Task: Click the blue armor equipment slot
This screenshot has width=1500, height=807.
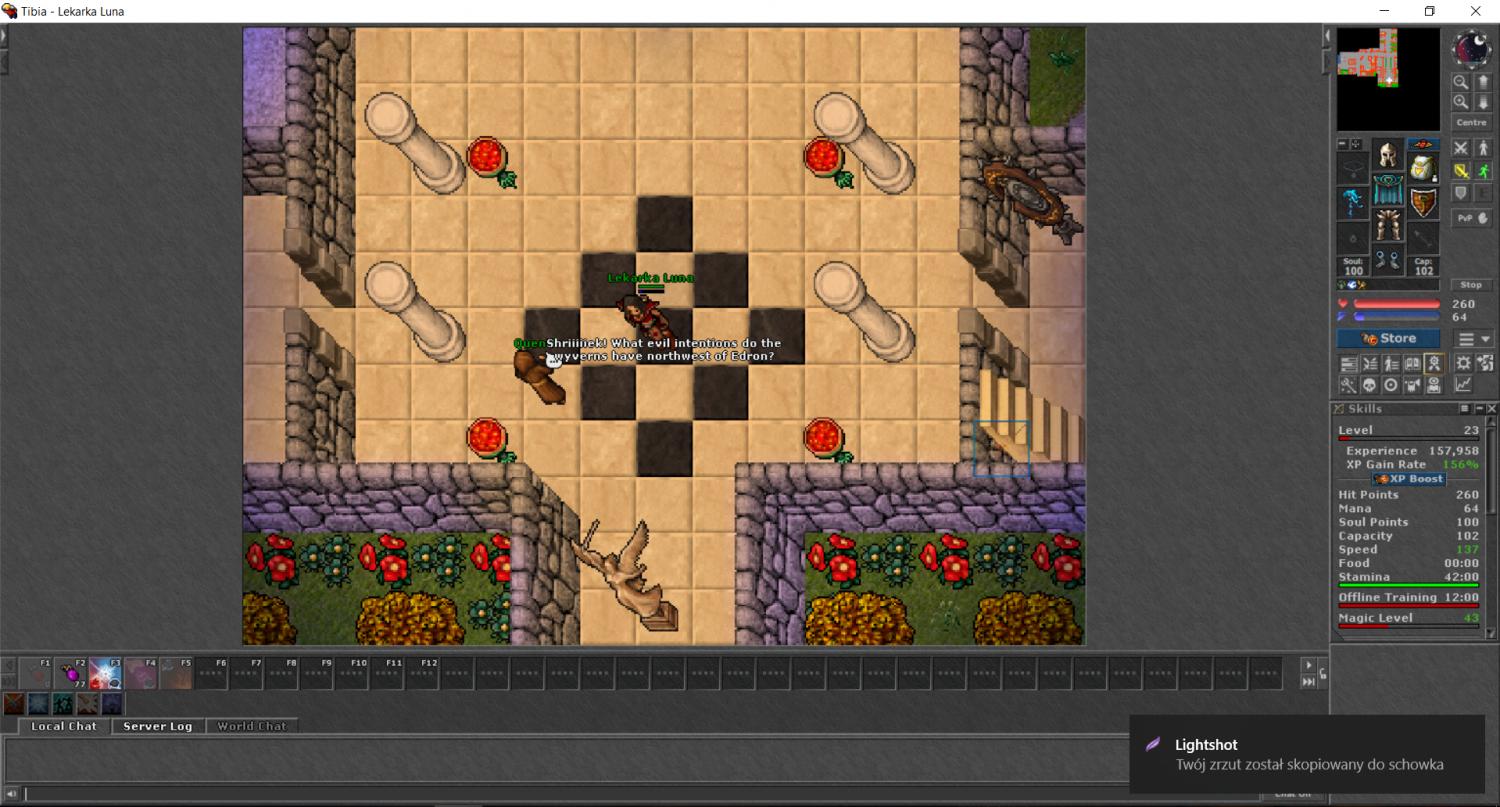Action: 1387,190
